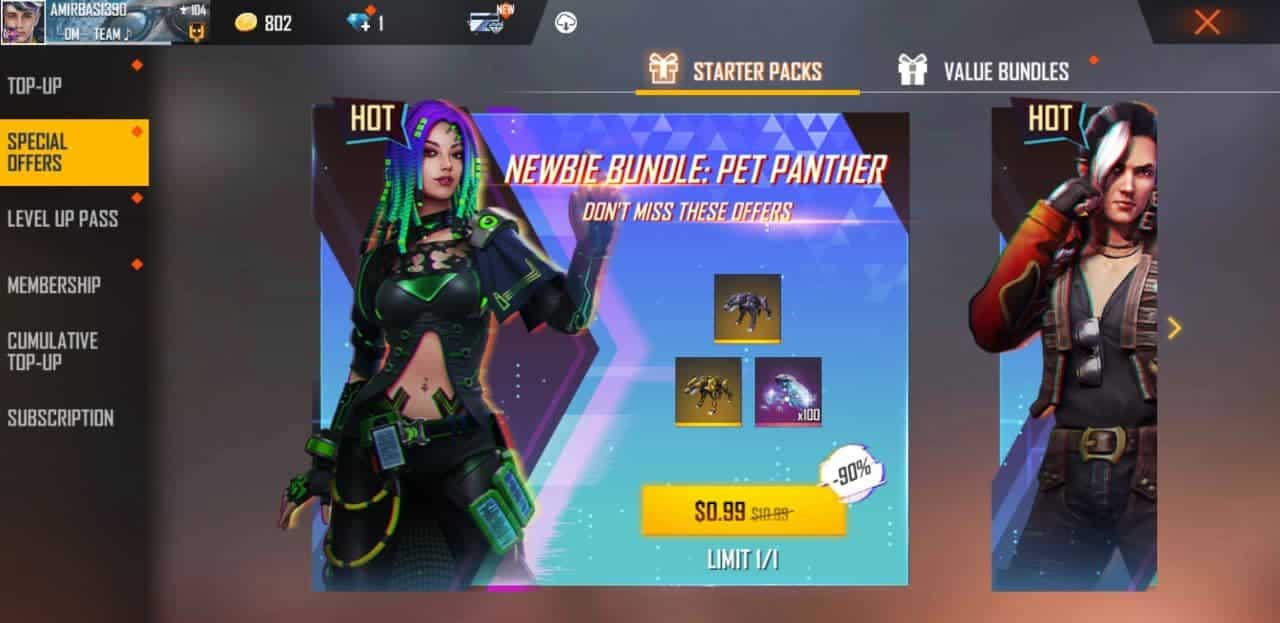Open Cumulative Top-Up page
The height and width of the screenshot is (623, 1280).
click(53, 351)
